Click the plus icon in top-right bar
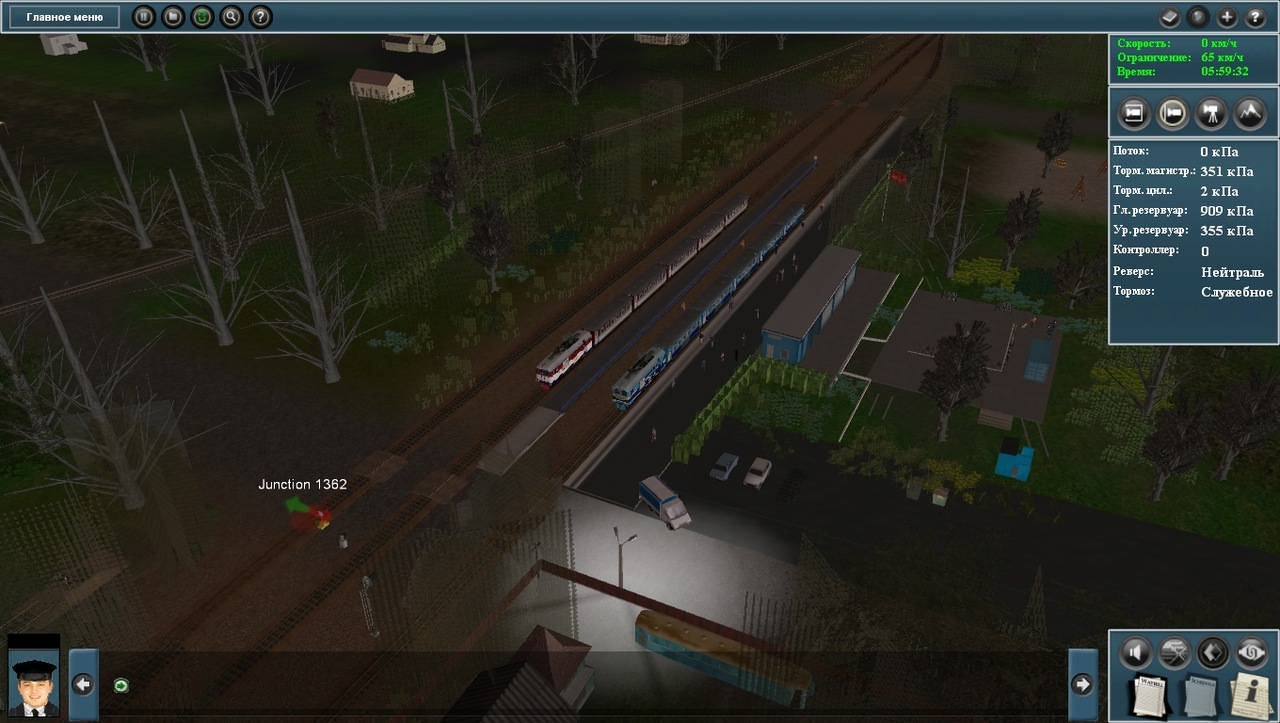This screenshot has width=1280, height=723. coord(1227,17)
